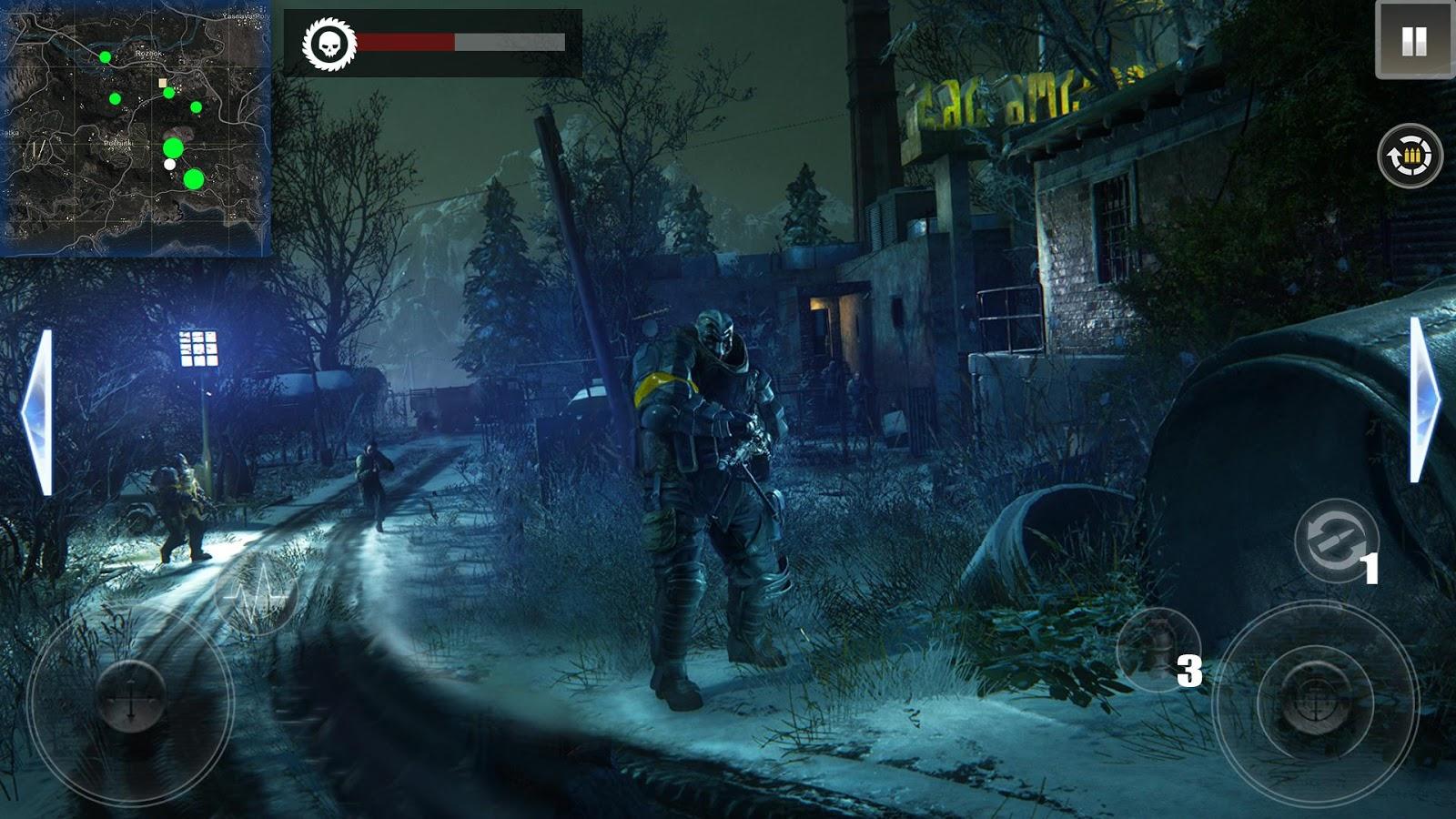Switch weapon with the swap icon
This screenshot has height=819, width=1456.
pos(1334,541)
